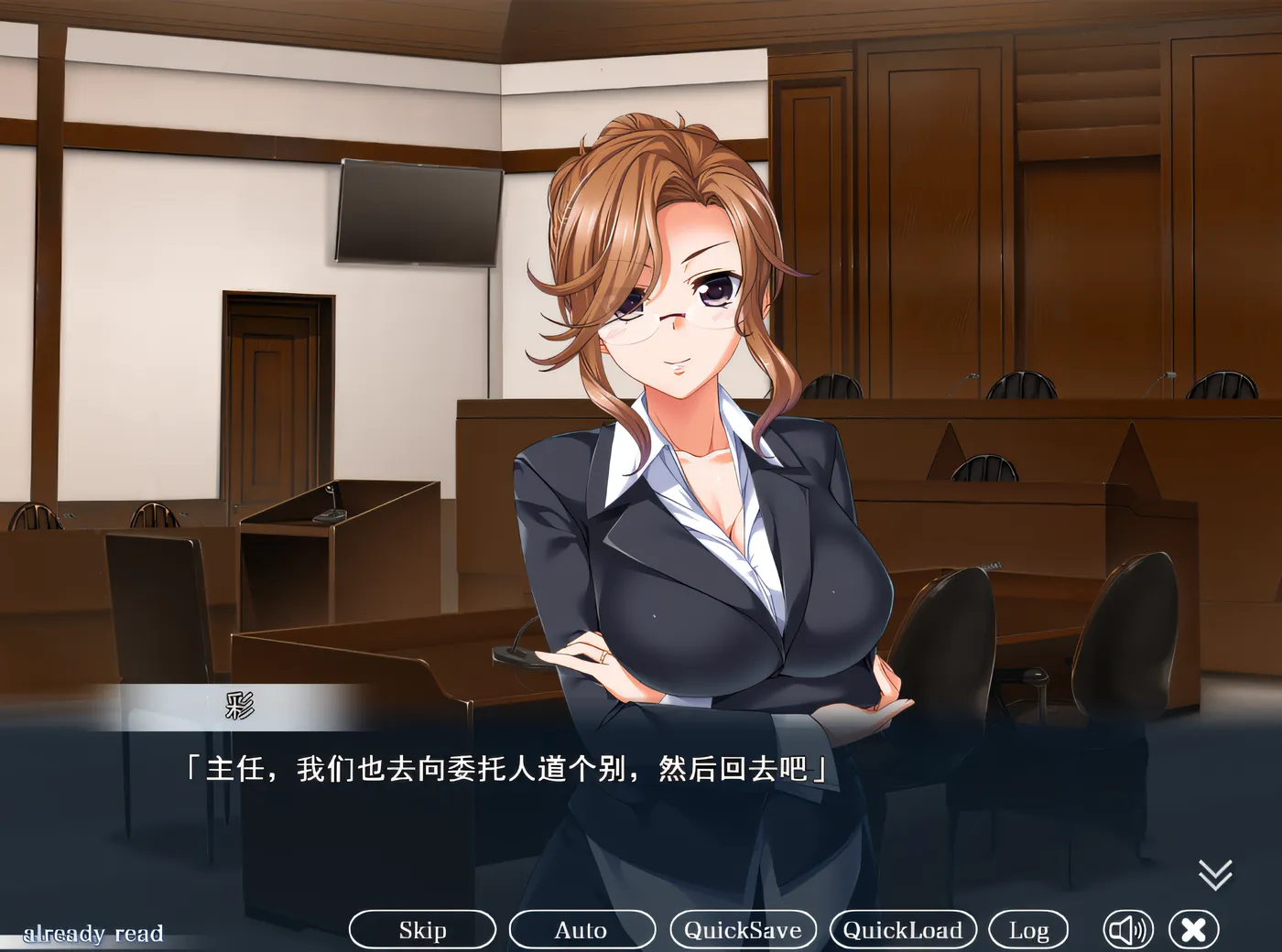Turn on Skip mode for read text

coord(421,929)
